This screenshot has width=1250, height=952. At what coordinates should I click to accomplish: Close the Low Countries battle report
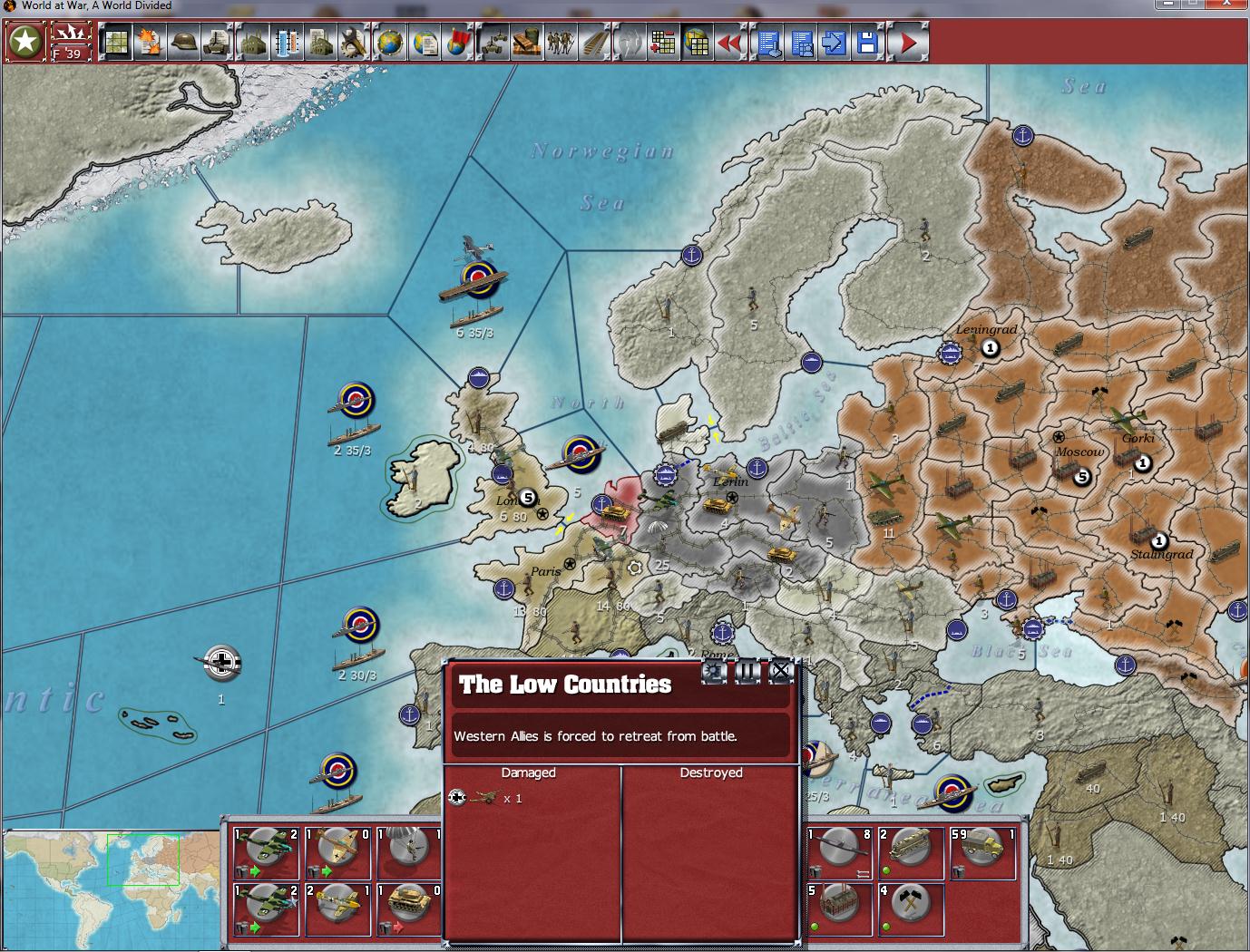click(780, 672)
